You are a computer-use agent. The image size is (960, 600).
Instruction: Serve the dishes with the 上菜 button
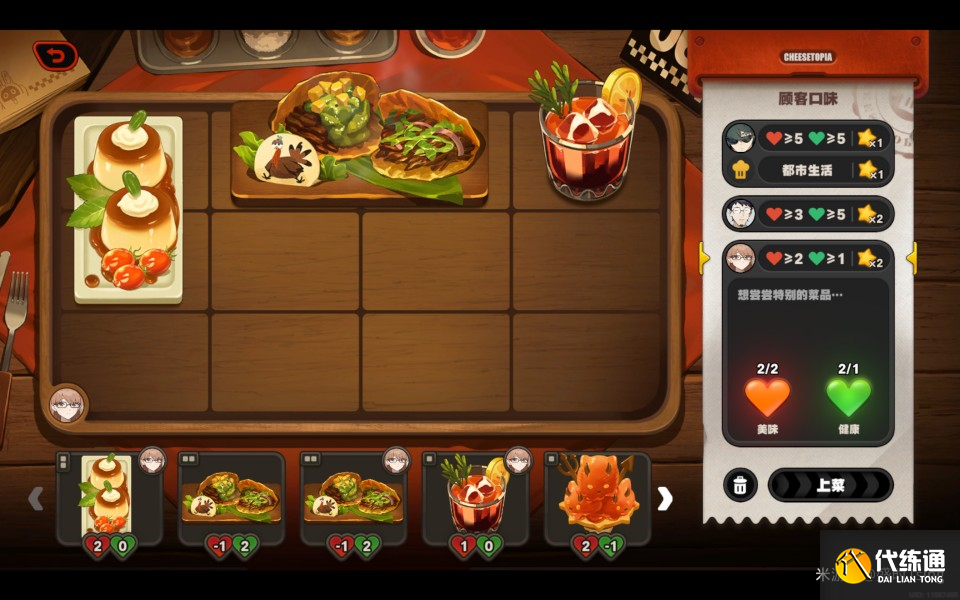pyautogui.click(x=829, y=485)
